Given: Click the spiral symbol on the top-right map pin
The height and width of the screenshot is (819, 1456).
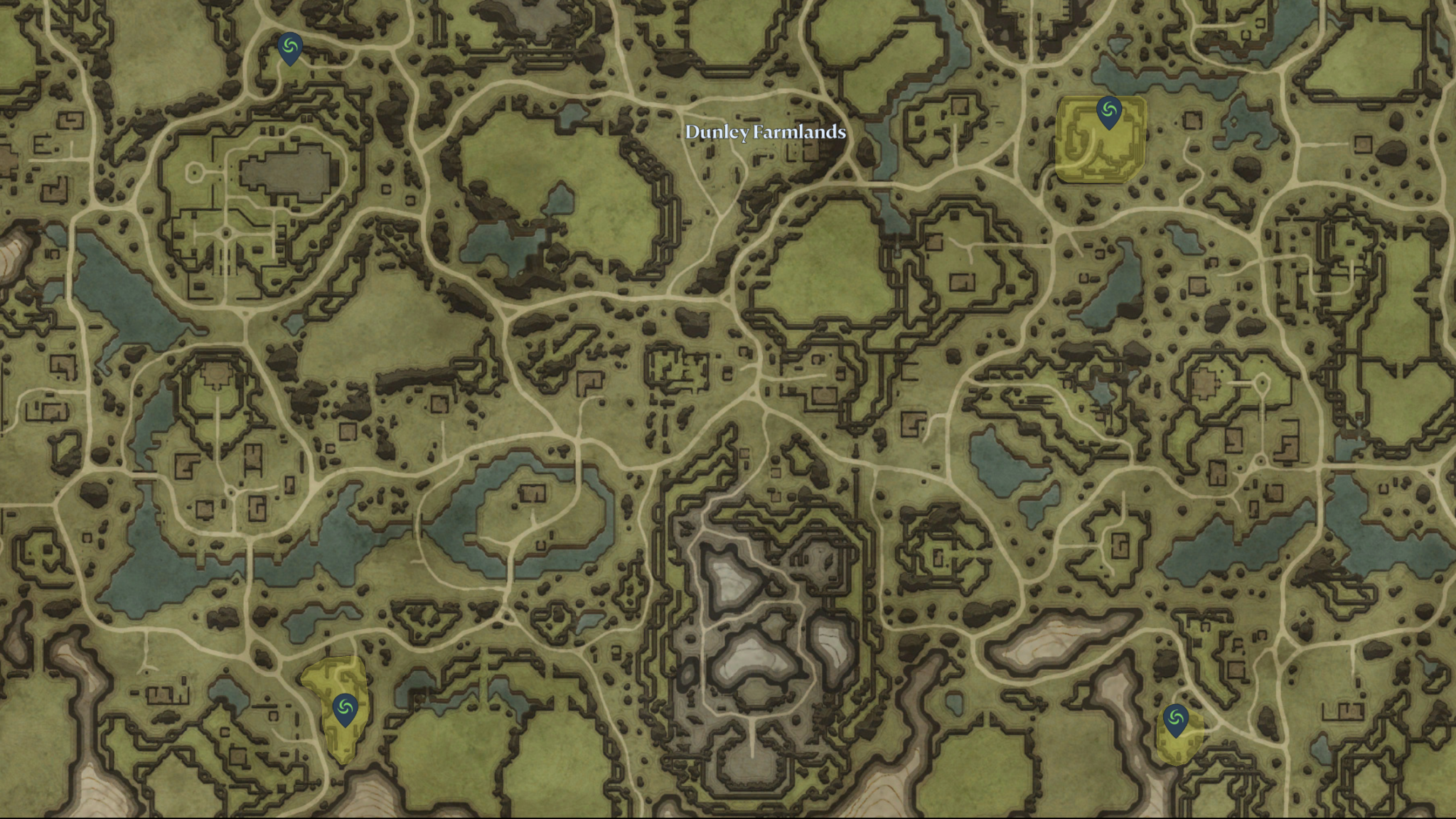Looking at the screenshot, I should point(1108,110).
